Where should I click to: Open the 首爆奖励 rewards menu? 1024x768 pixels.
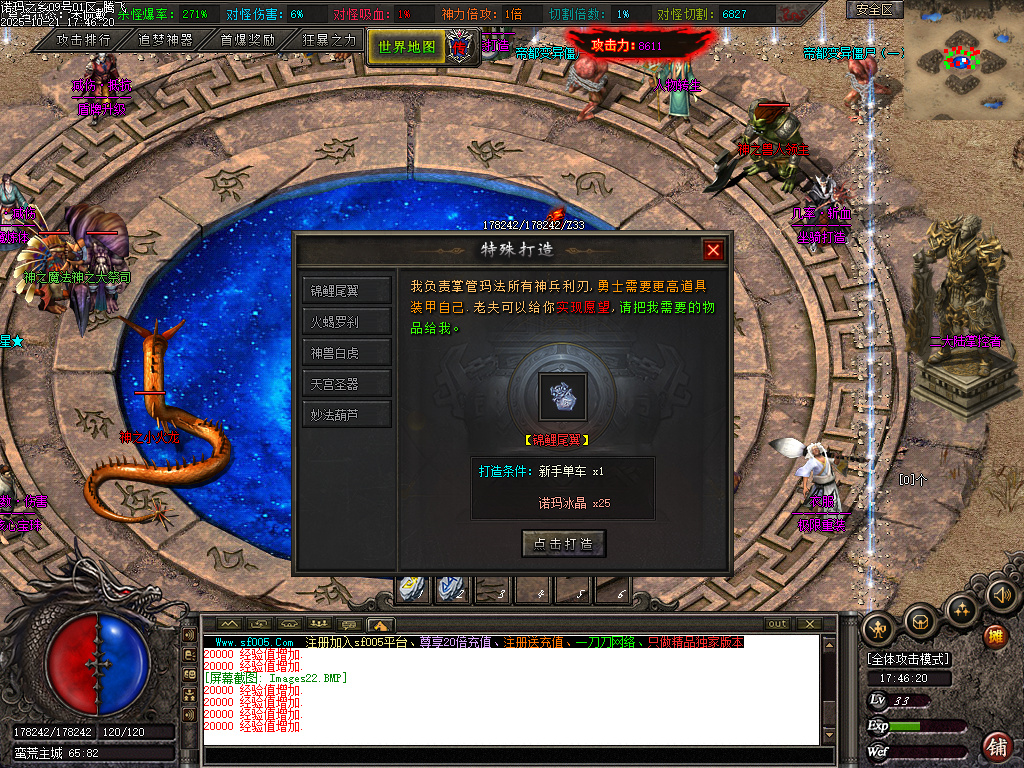[x=247, y=40]
